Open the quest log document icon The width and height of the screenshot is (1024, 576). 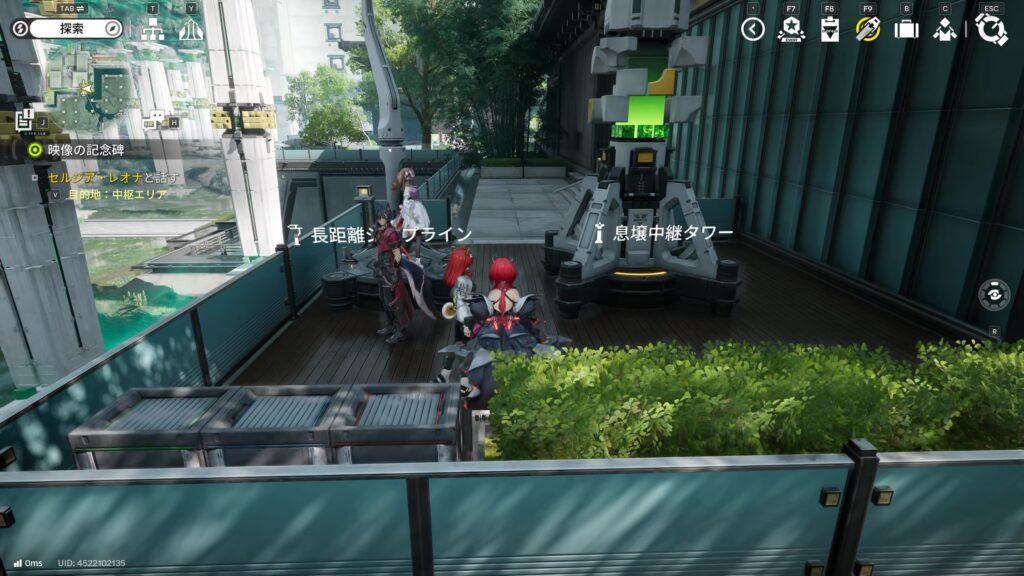coord(25,120)
